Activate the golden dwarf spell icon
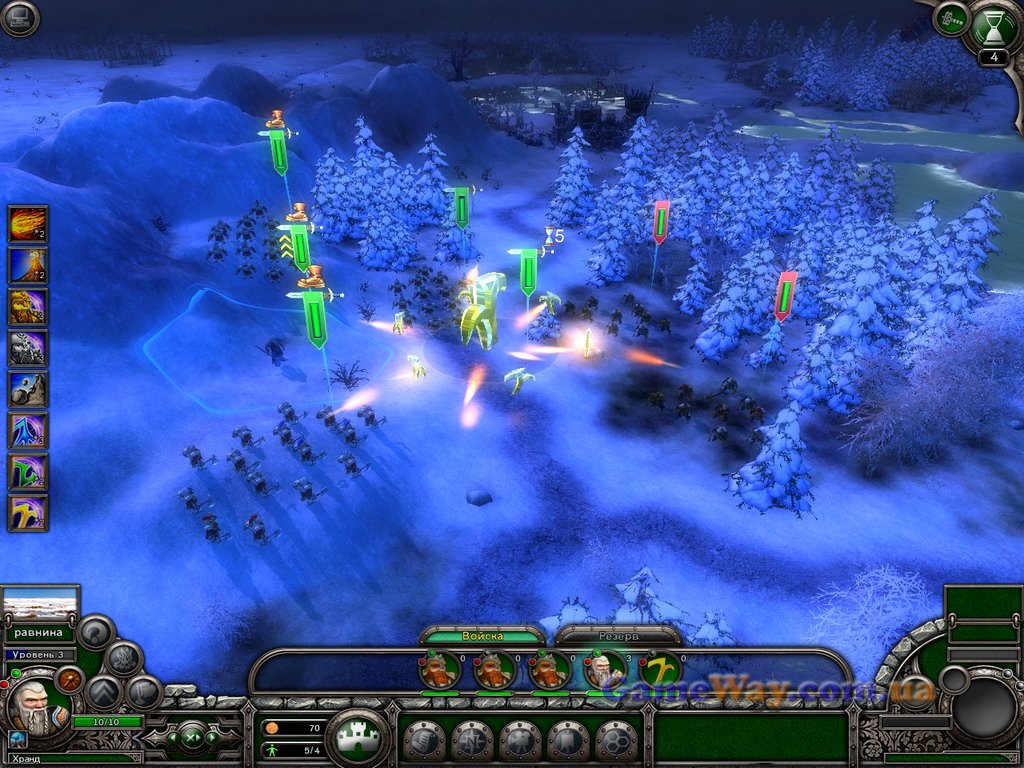This screenshot has width=1024, height=768. coord(28,306)
